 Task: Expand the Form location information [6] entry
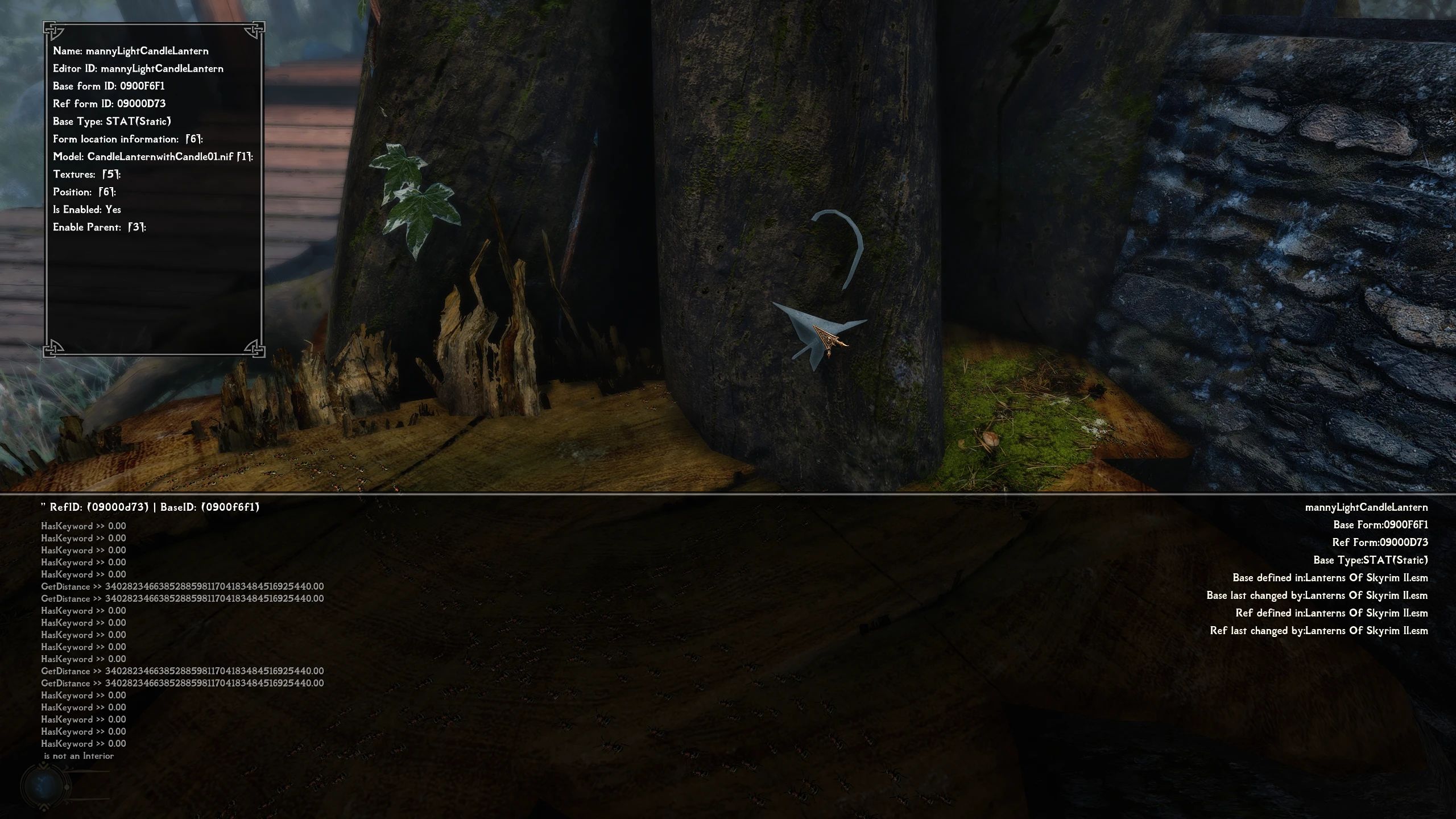(x=127, y=139)
